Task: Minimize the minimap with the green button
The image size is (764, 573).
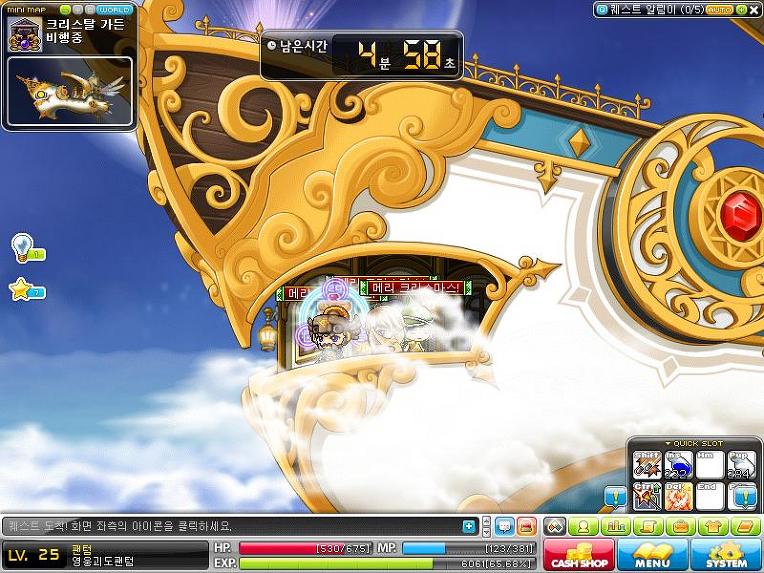Action: [x=66, y=10]
